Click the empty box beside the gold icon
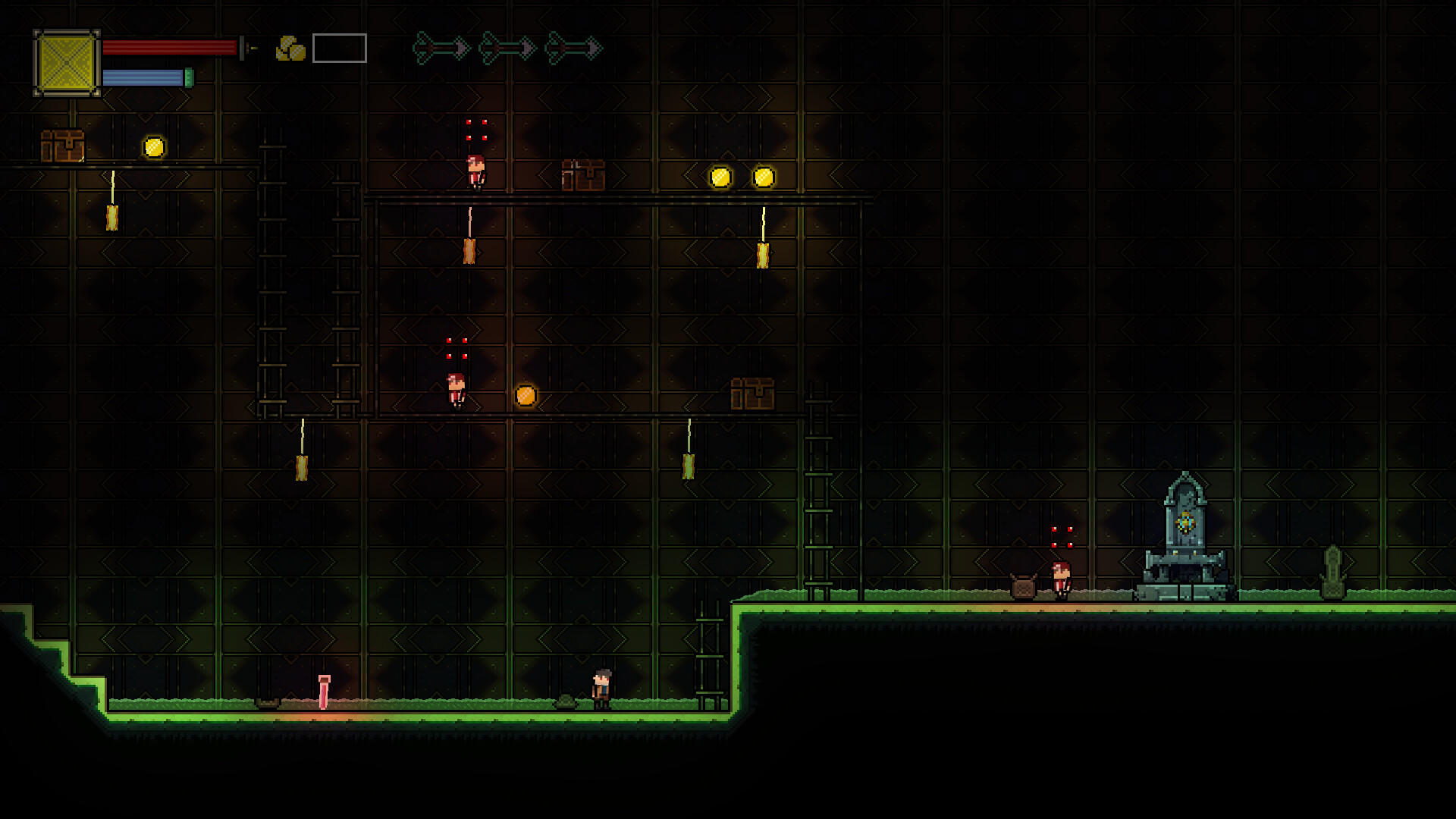1456x819 pixels. click(339, 49)
